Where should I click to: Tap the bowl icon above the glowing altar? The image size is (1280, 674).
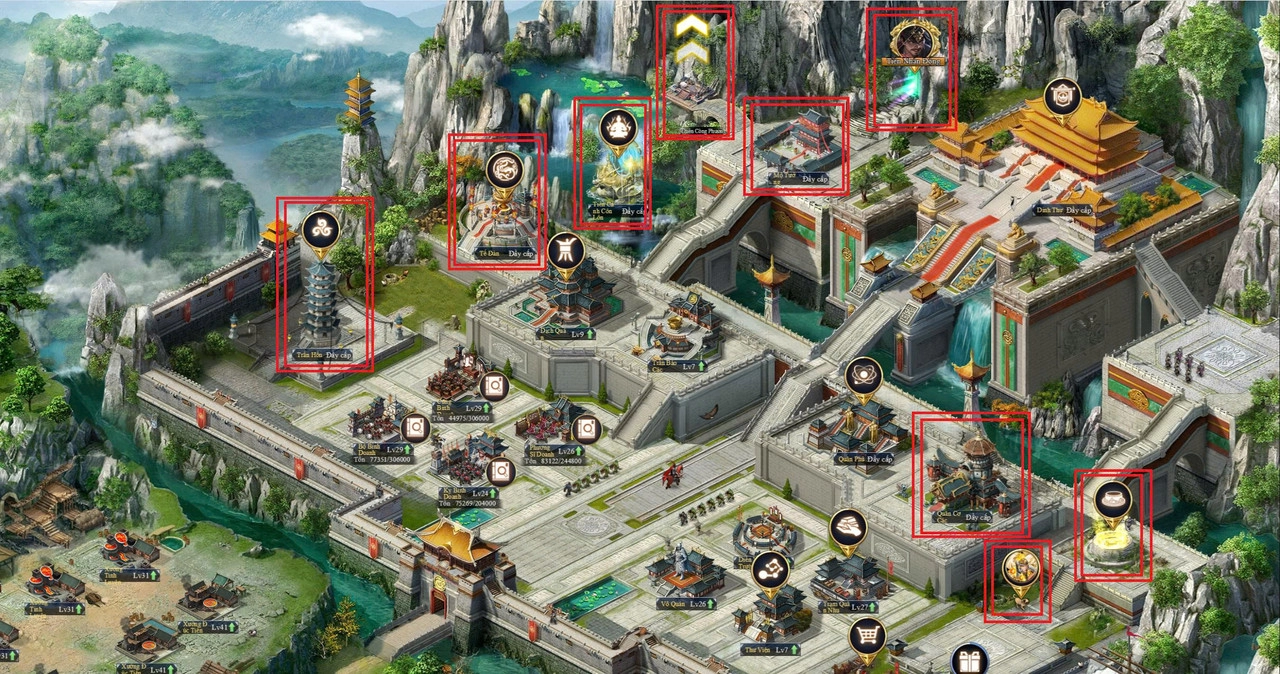click(x=1112, y=499)
